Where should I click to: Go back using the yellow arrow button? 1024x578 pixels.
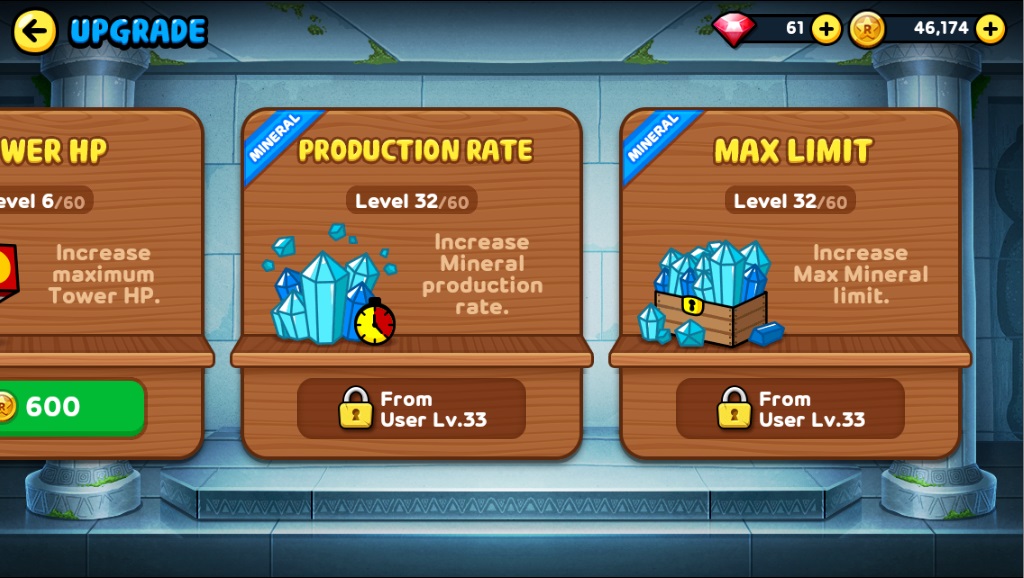pyautogui.click(x=34, y=31)
